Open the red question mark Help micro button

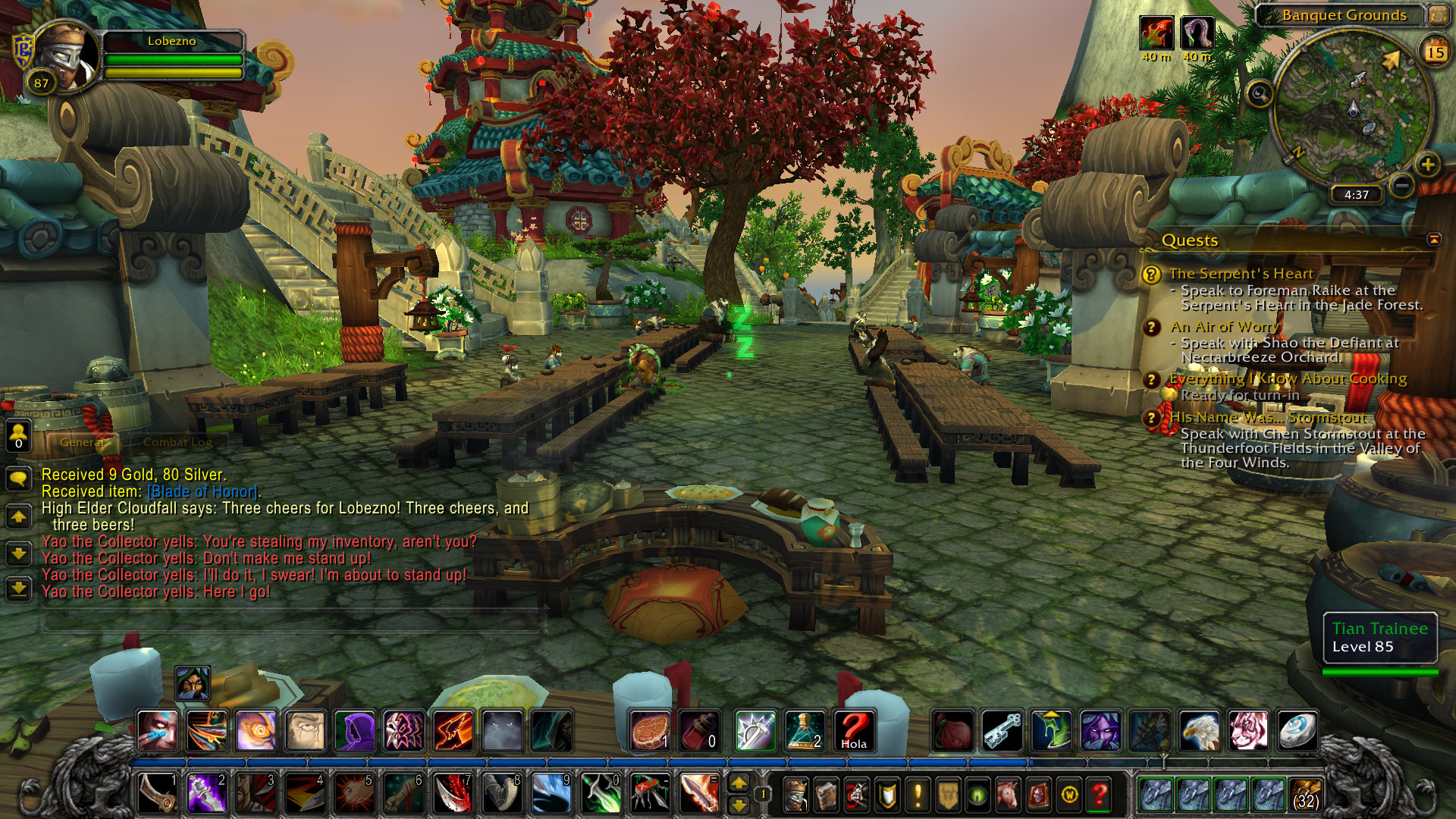1099,795
